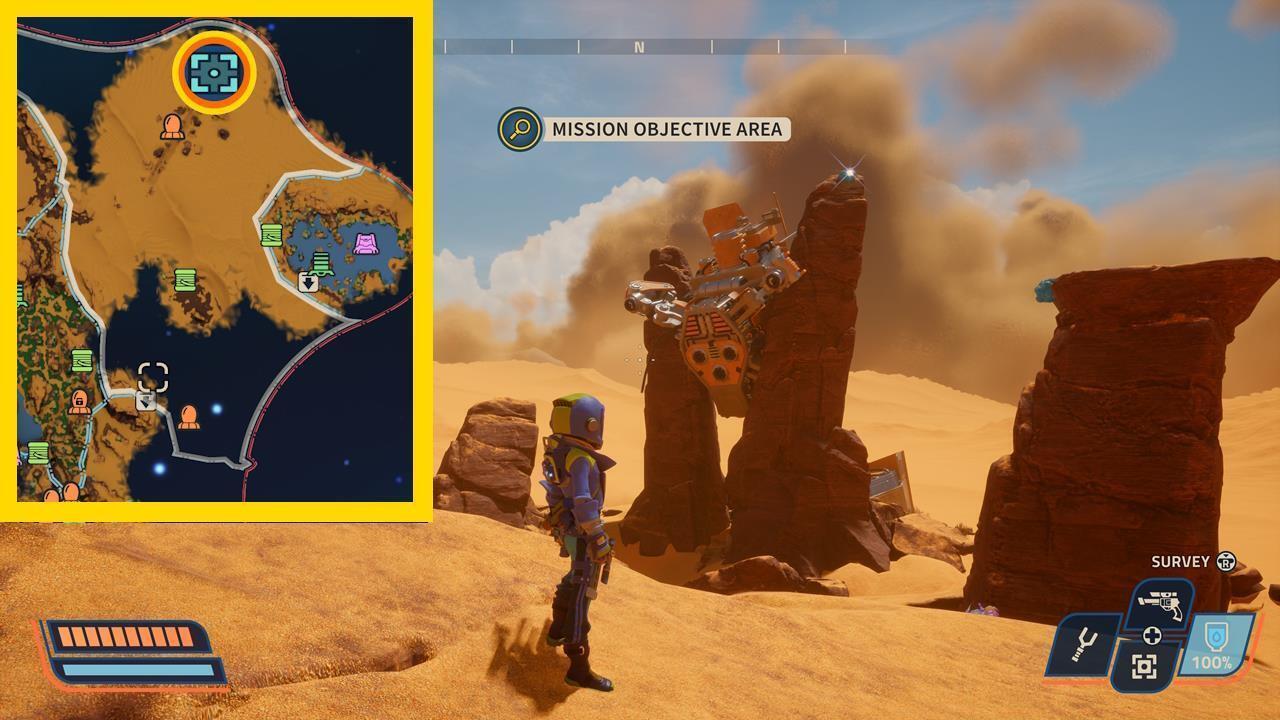The height and width of the screenshot is (720, 1280).
Task: Click the white bracket cursor on the map
Action: (x=153, y=377)
